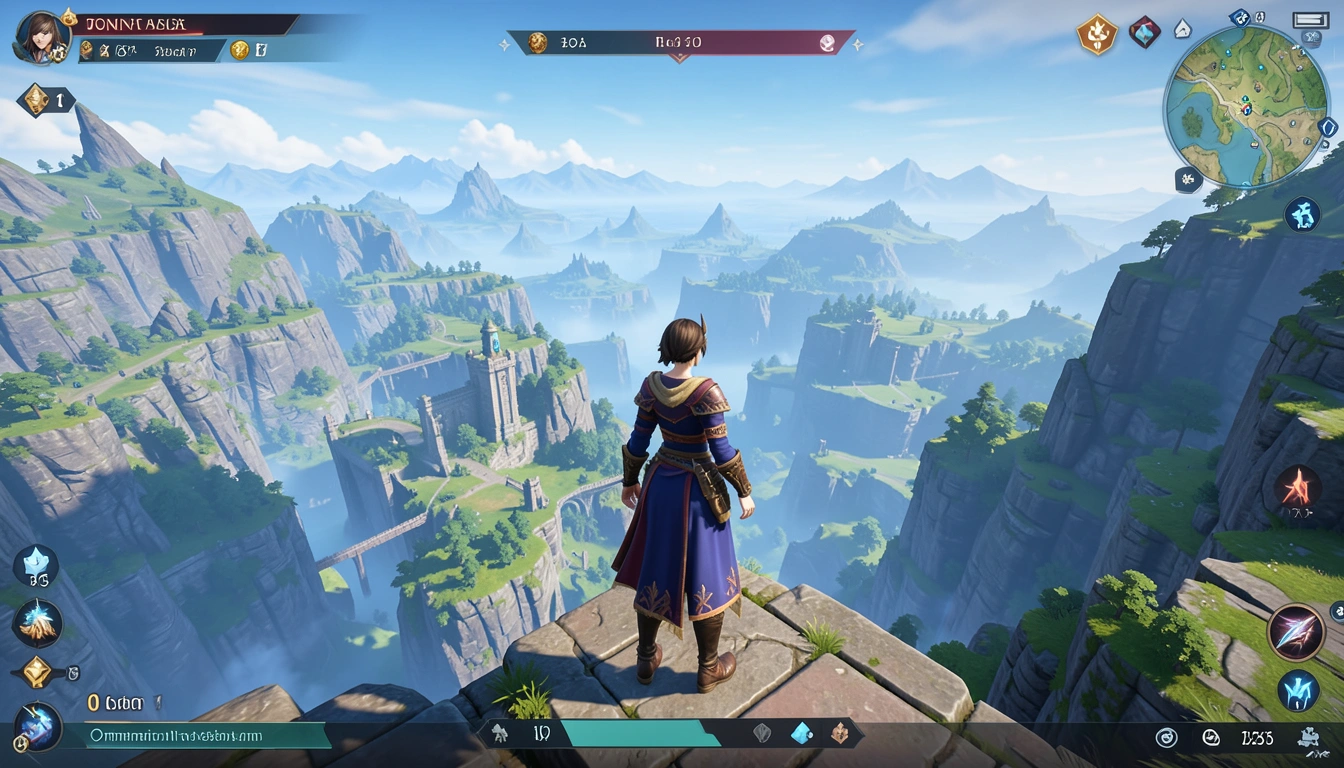Open the circular minimap
1344x768 pixels.
click(1244, 107)
